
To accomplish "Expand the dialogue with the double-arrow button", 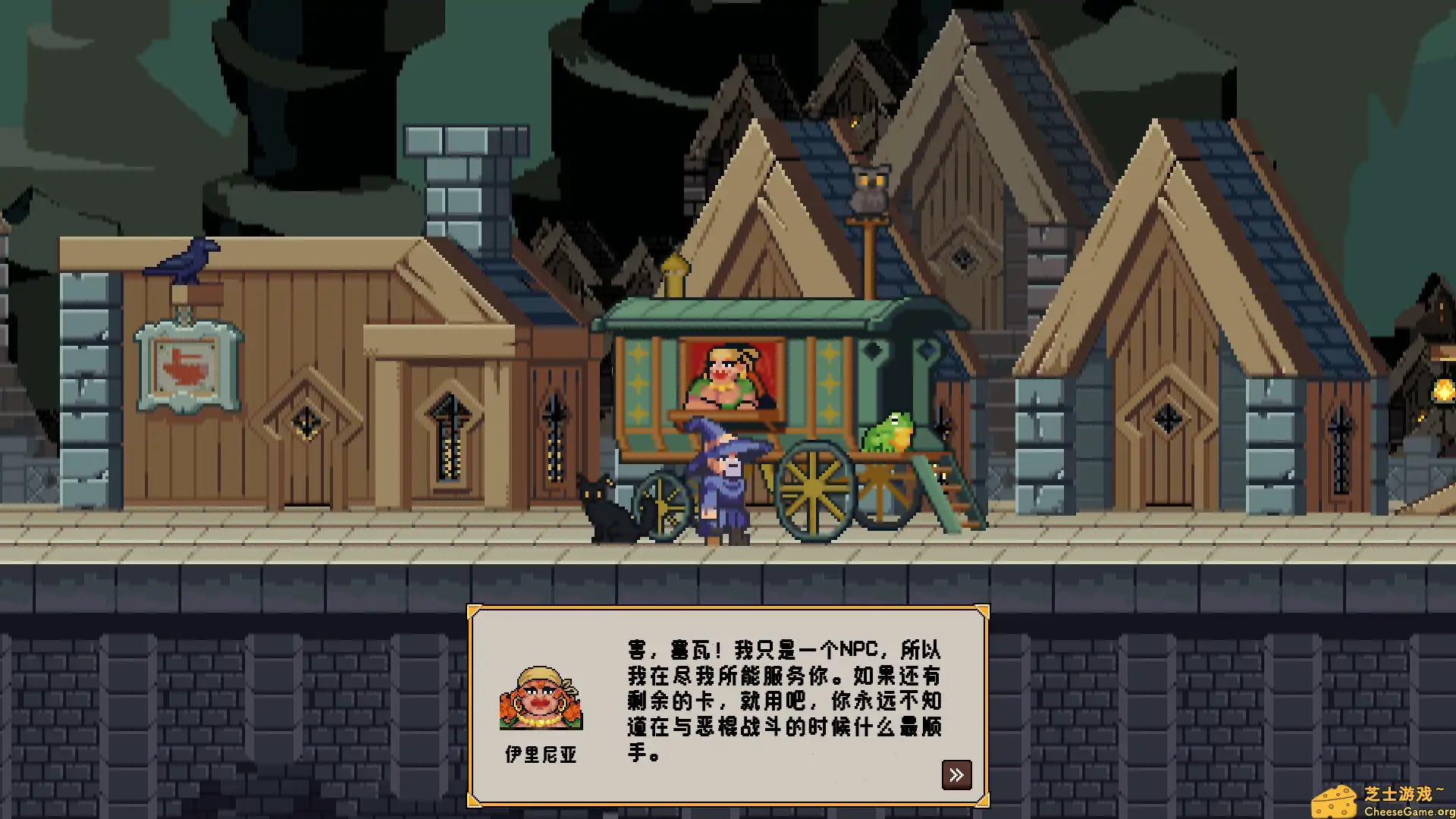I will click(x=958, y=775).
